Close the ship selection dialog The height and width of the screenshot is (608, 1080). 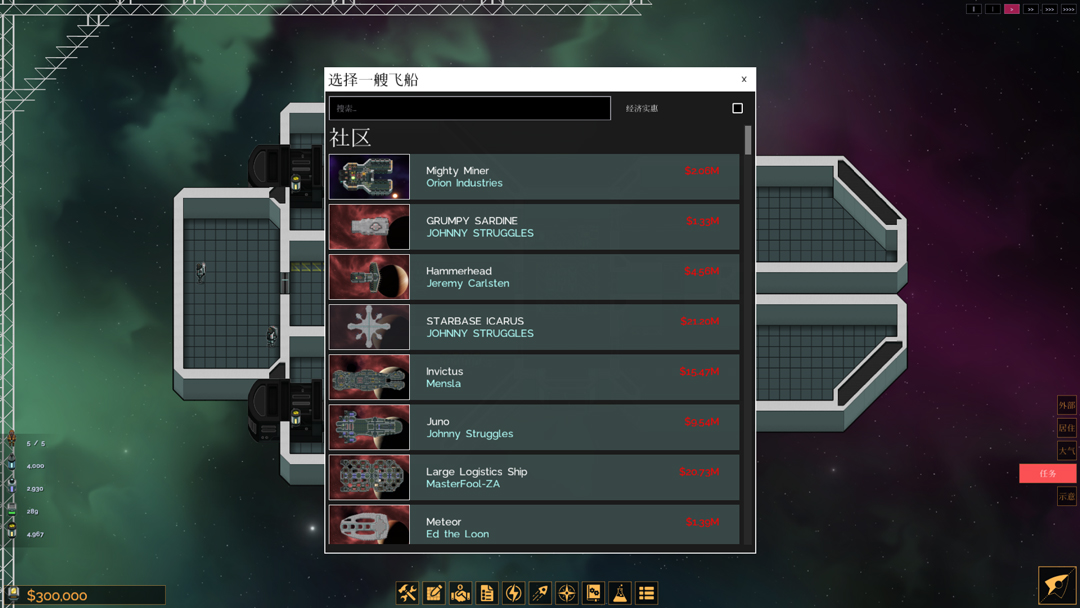[x=744, y=80]
